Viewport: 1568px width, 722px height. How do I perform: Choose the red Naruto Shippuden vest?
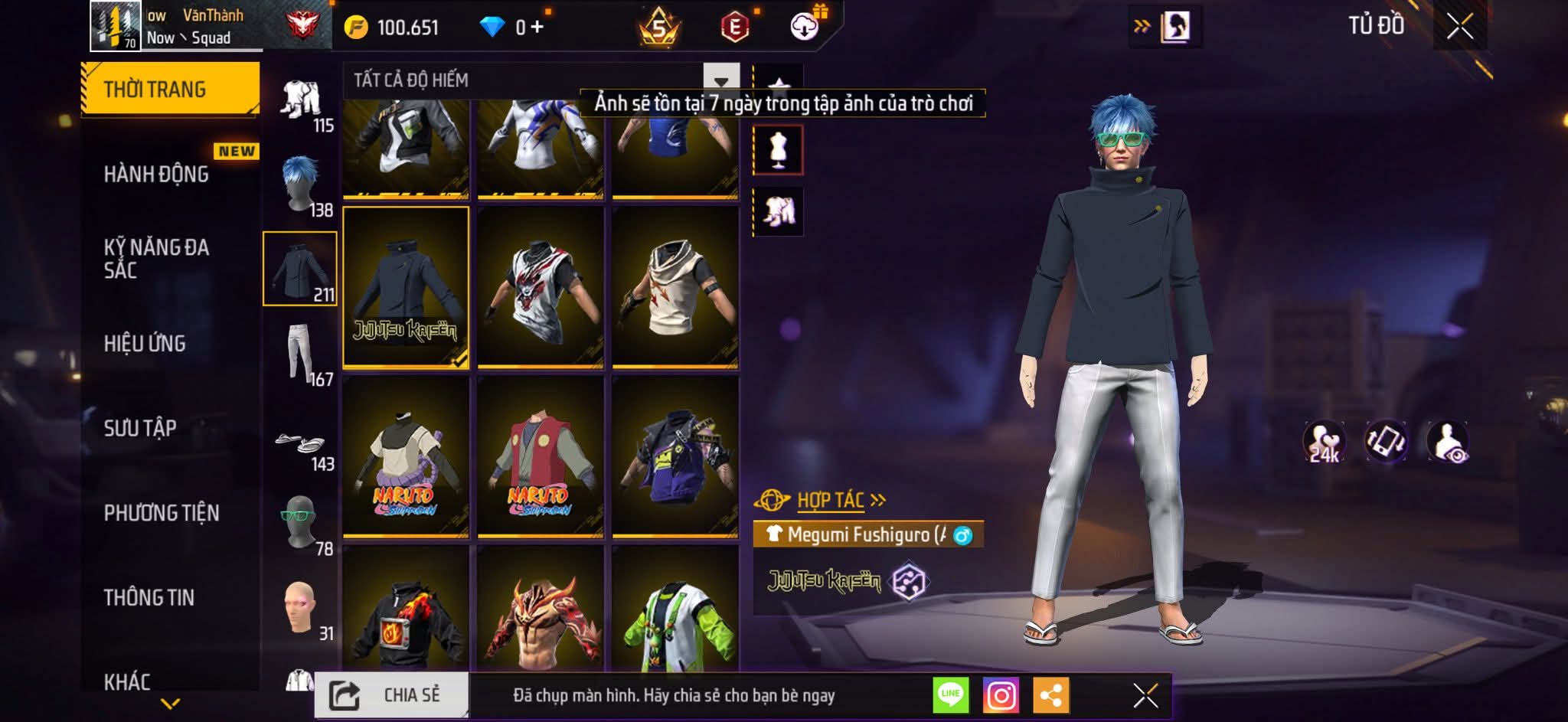coord(541,457)
